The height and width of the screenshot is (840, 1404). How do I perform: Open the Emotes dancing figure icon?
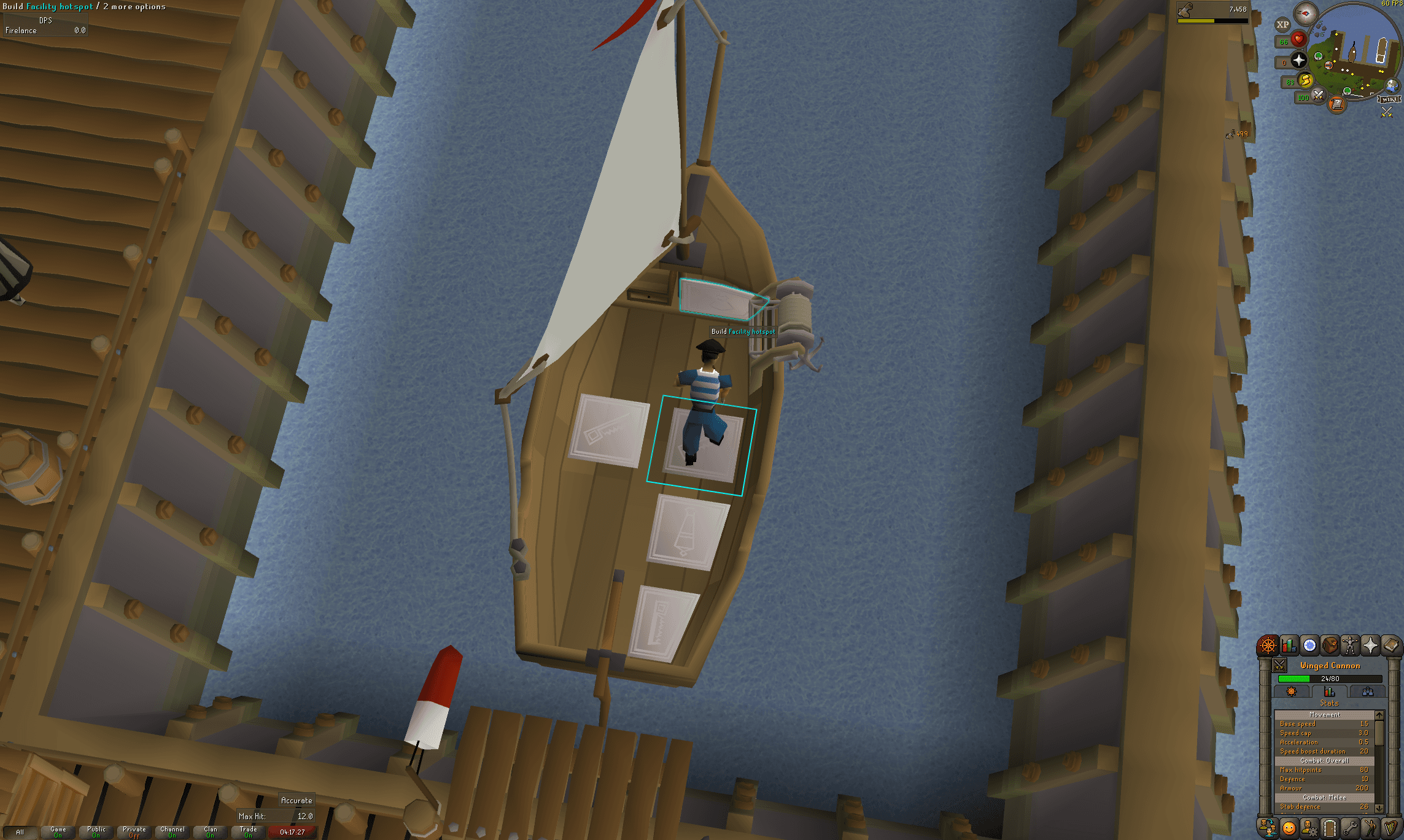1370,827
